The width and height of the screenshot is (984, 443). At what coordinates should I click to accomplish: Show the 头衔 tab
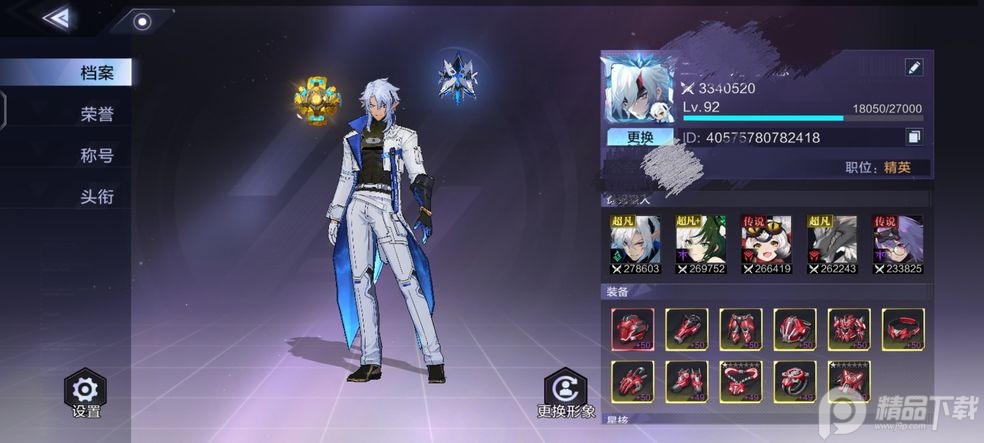(97, 196)
